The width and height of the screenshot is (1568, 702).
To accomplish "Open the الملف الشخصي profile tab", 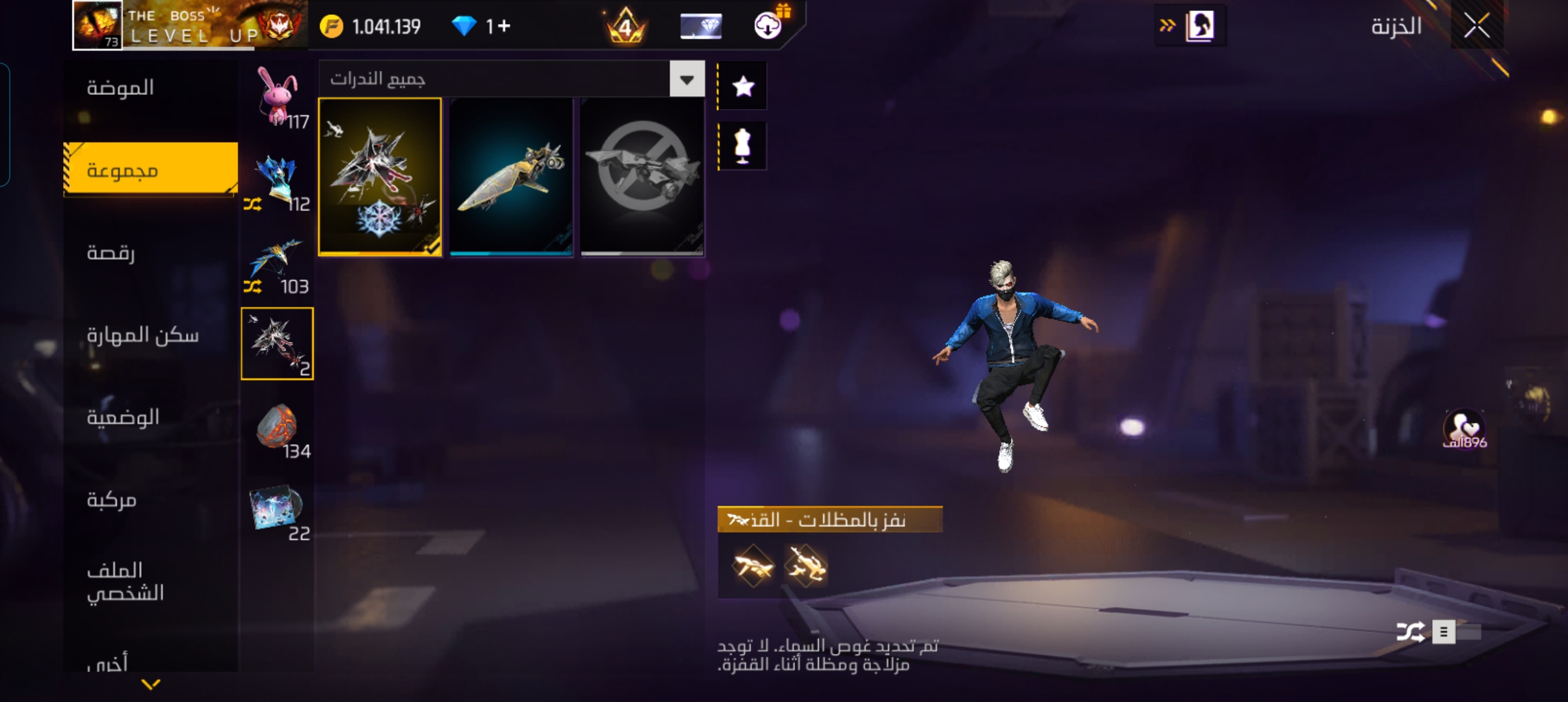I will 125,581.
